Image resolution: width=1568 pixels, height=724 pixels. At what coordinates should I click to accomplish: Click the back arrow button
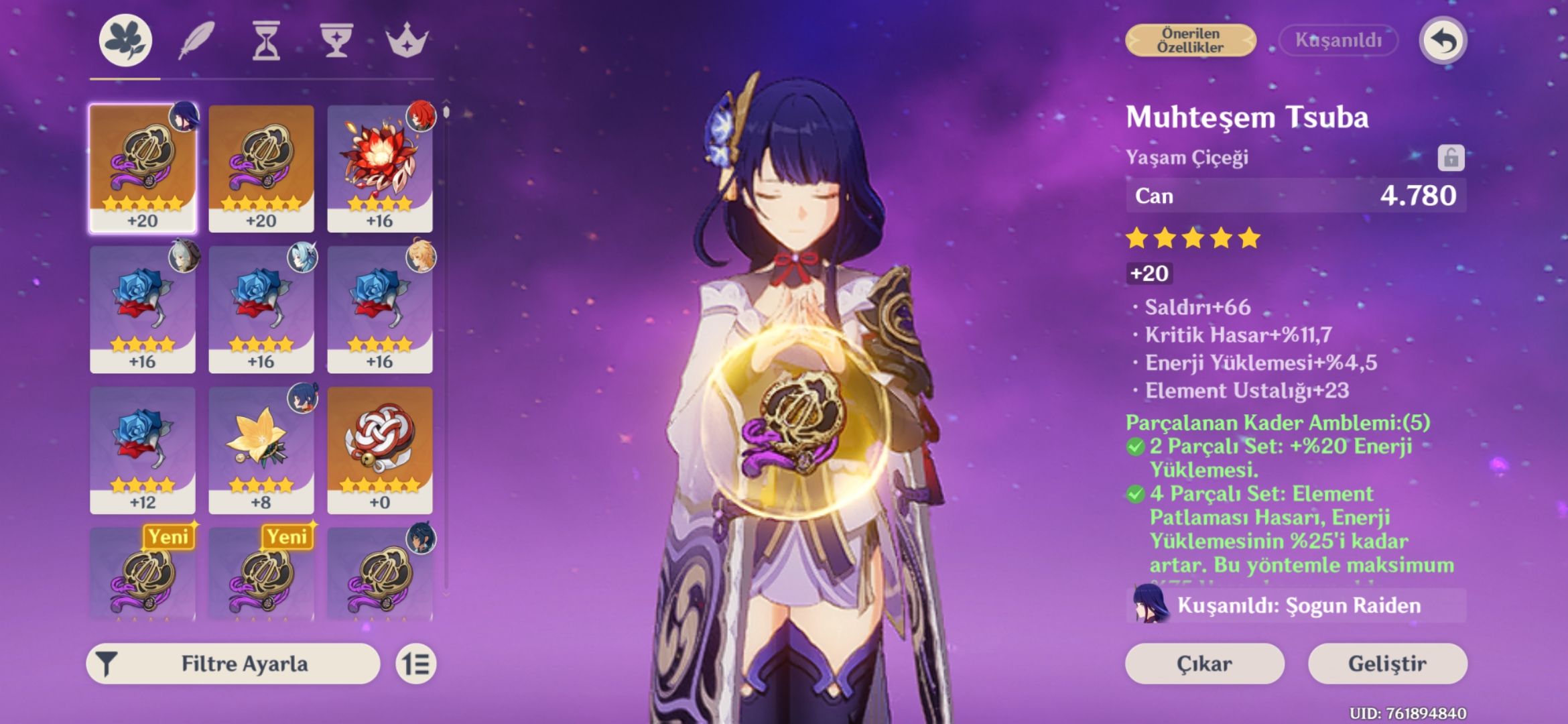pyautogui.click(x=1443, y=41)
